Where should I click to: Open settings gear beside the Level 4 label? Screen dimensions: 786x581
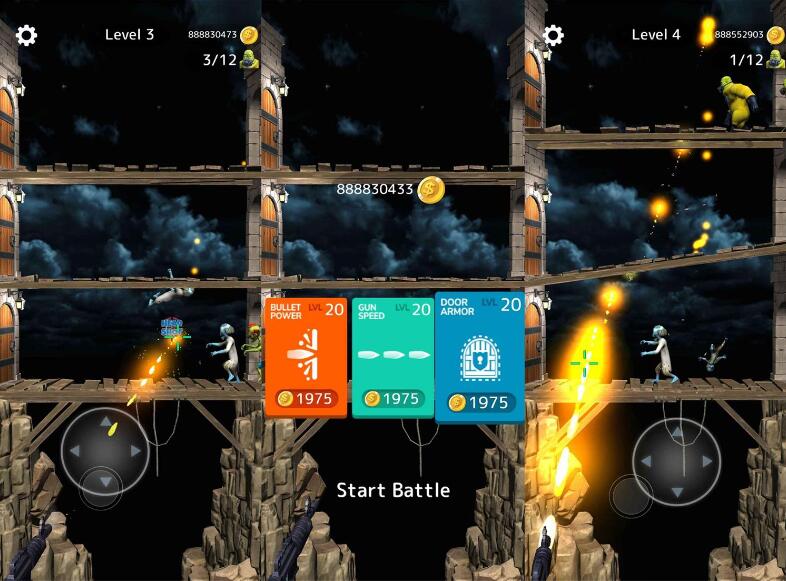[553, 35]
